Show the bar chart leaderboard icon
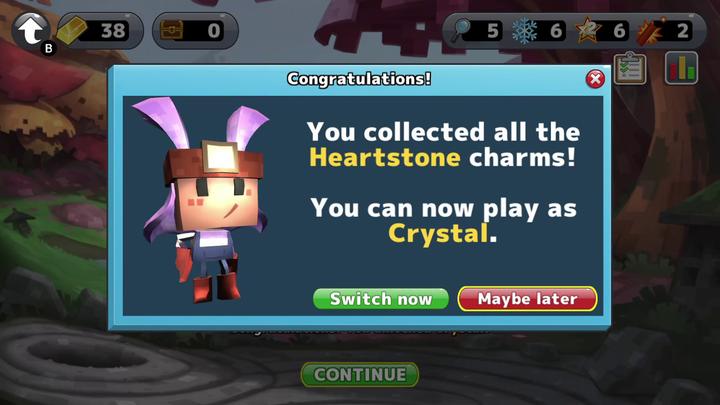This screenshot has height=405, width=720. coord(682,69)
